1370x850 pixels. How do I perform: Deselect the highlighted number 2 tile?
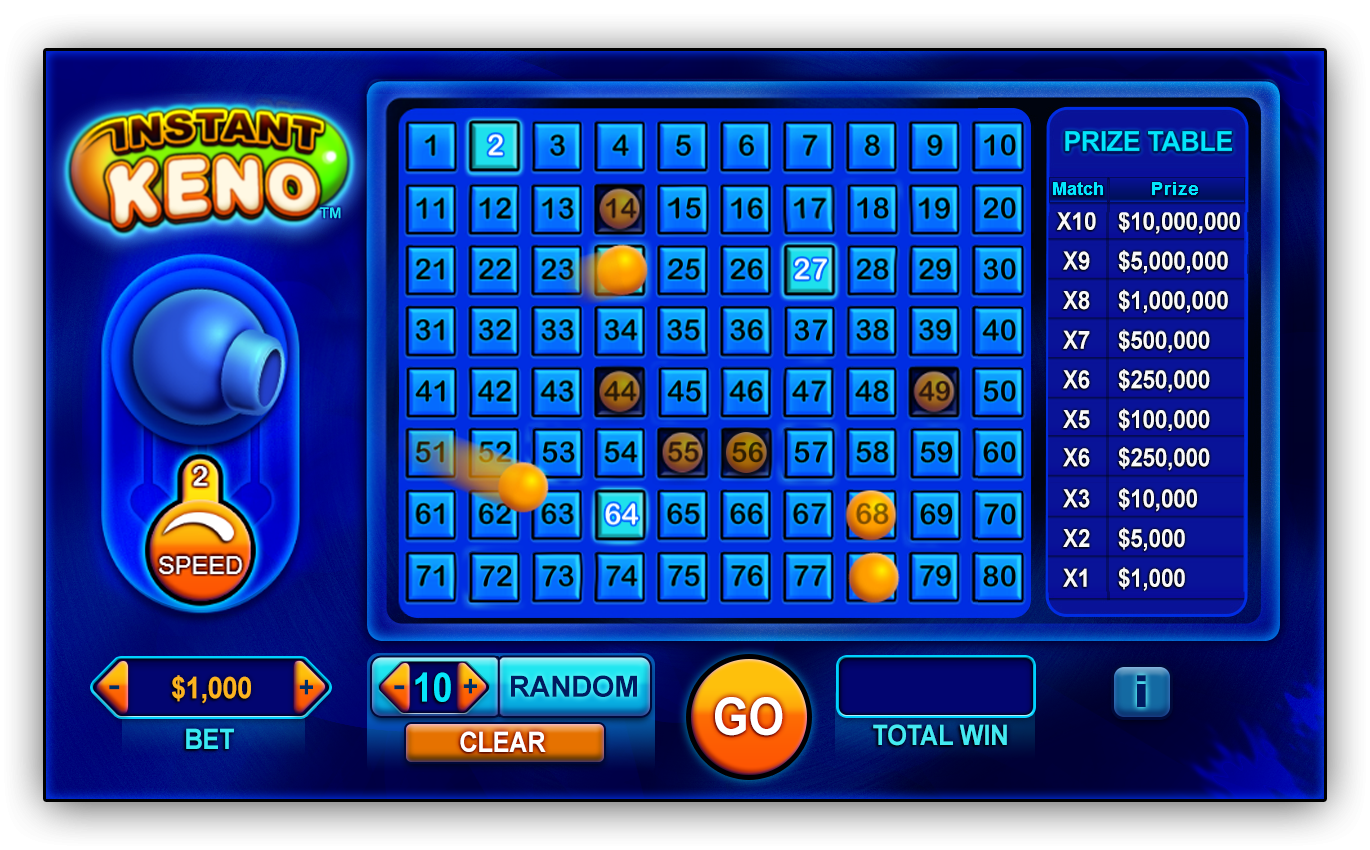click(x=495, y=147)
